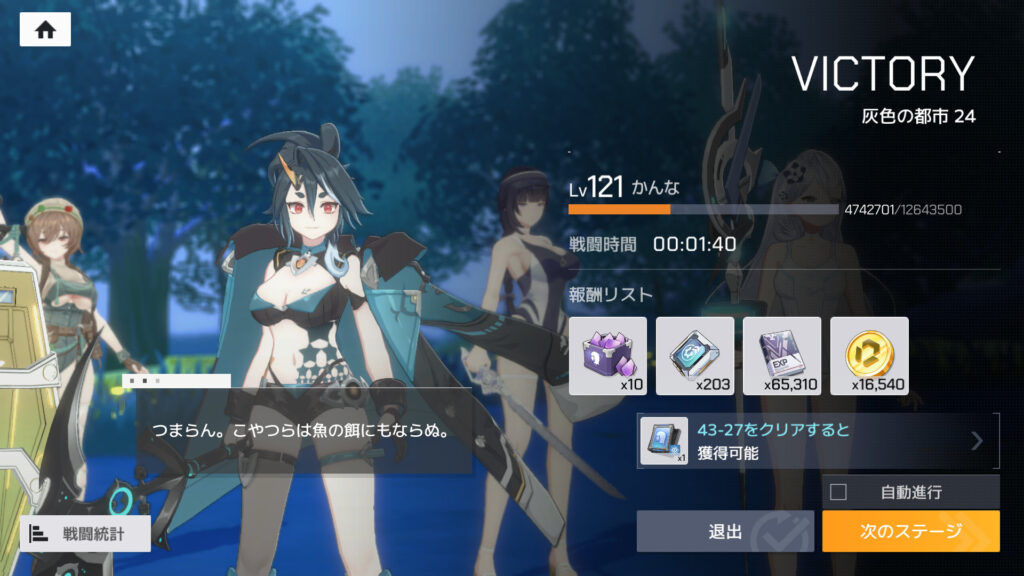View the EXP reward item
This screenshot has width=1024, height=576.
[x=782, y=356]
